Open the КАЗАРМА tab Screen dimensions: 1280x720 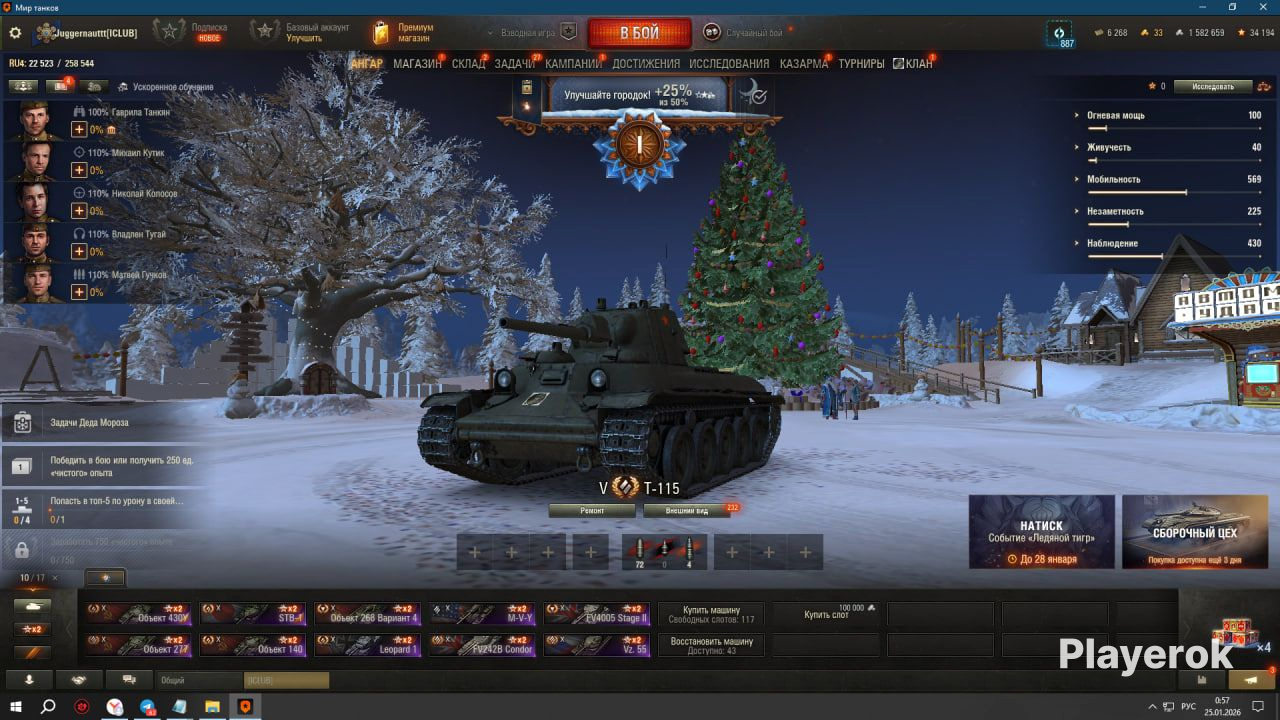[x=804, y=64]
